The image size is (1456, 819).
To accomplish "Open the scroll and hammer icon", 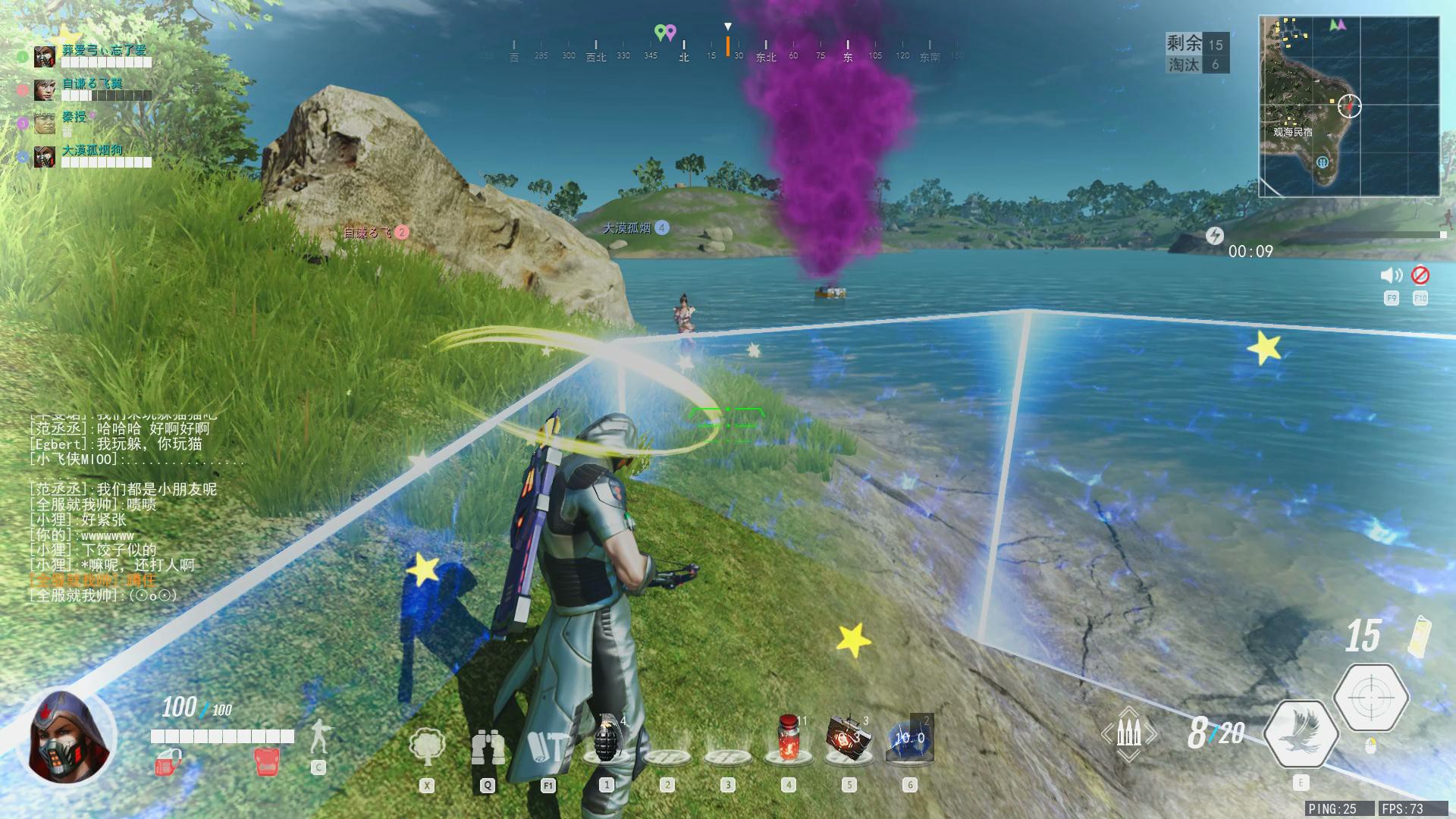I will click(548, 748).
